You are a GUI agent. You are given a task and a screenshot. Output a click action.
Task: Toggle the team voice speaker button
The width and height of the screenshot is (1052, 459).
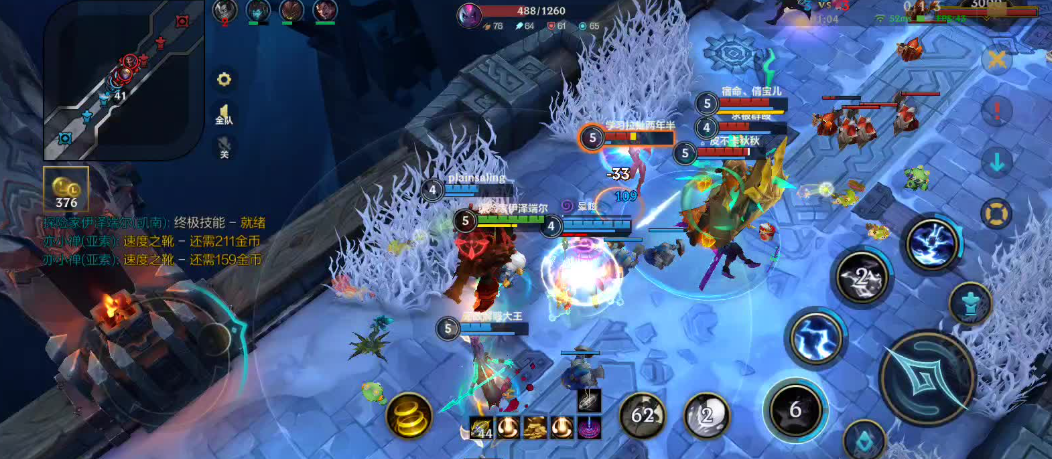click(224, 114)
